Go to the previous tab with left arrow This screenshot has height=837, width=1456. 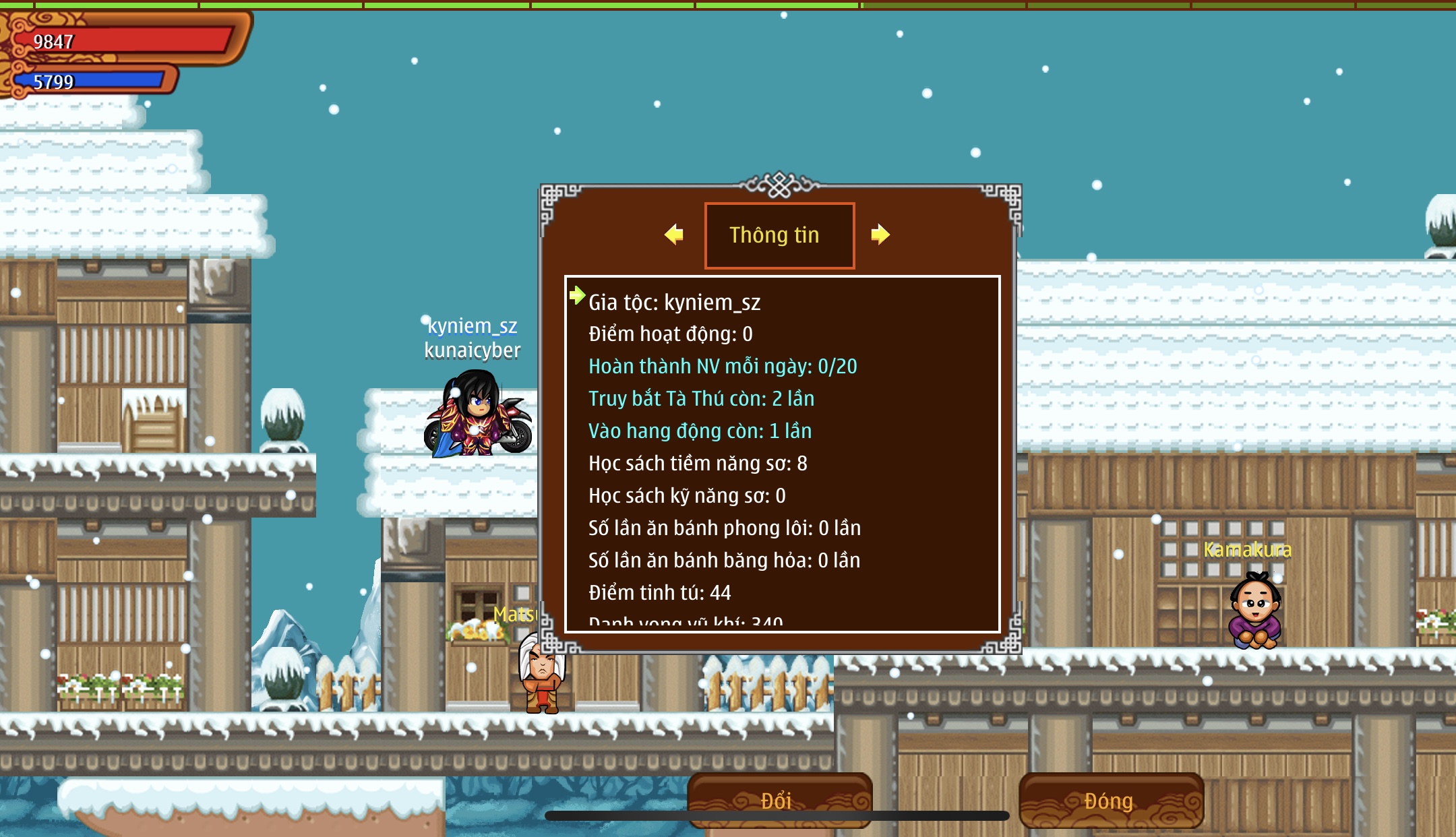point(673,235)
